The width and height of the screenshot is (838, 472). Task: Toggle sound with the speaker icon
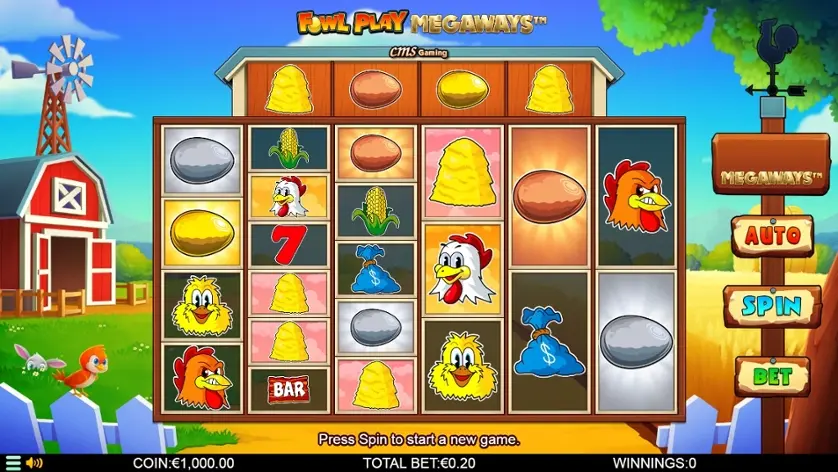coord(35,463)
